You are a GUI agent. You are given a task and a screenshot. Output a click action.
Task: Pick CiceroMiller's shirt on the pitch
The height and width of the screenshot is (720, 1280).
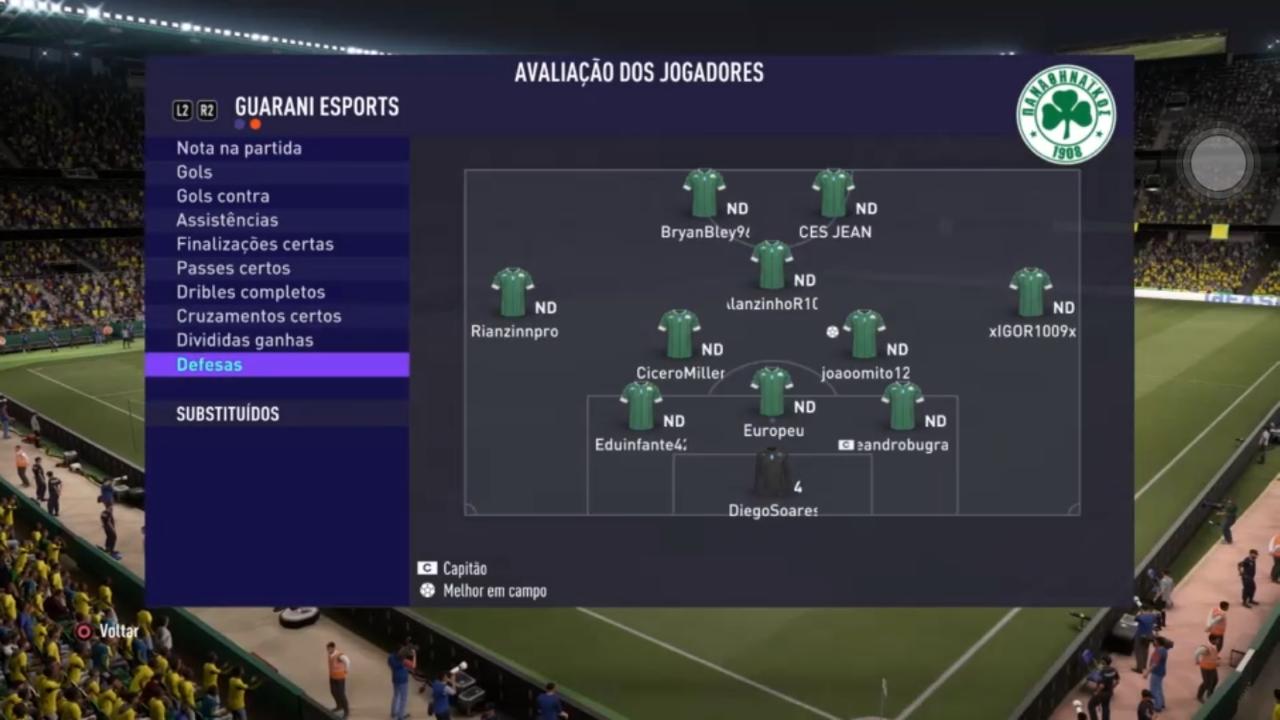(679, 334)
